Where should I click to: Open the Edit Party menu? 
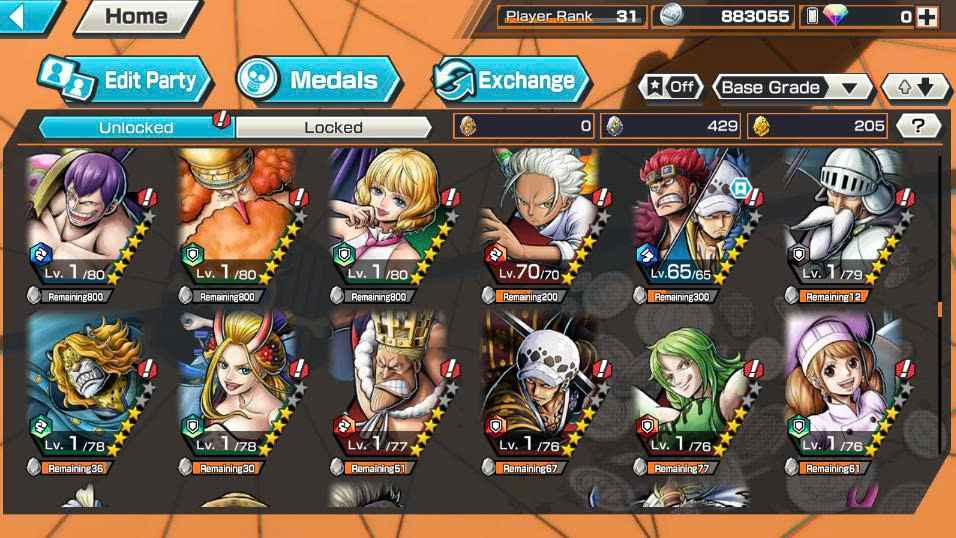tap(126, 81)
